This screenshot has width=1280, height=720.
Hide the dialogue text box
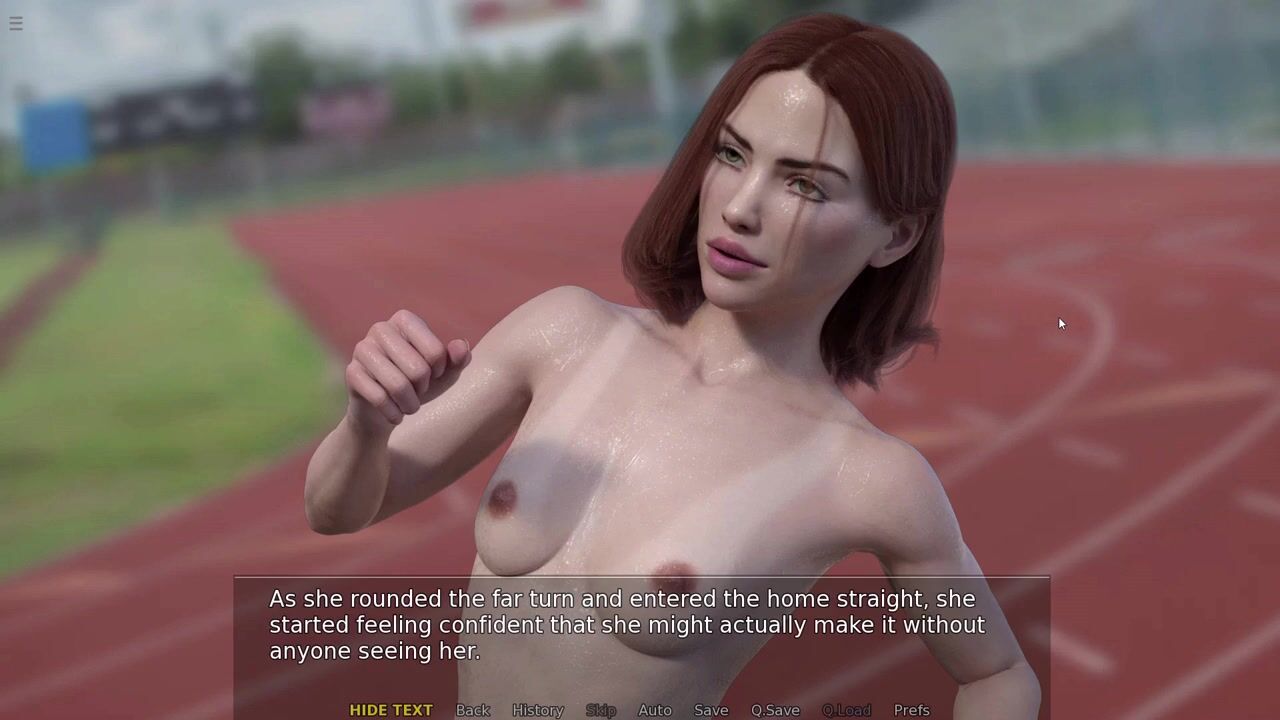[390, 710]
